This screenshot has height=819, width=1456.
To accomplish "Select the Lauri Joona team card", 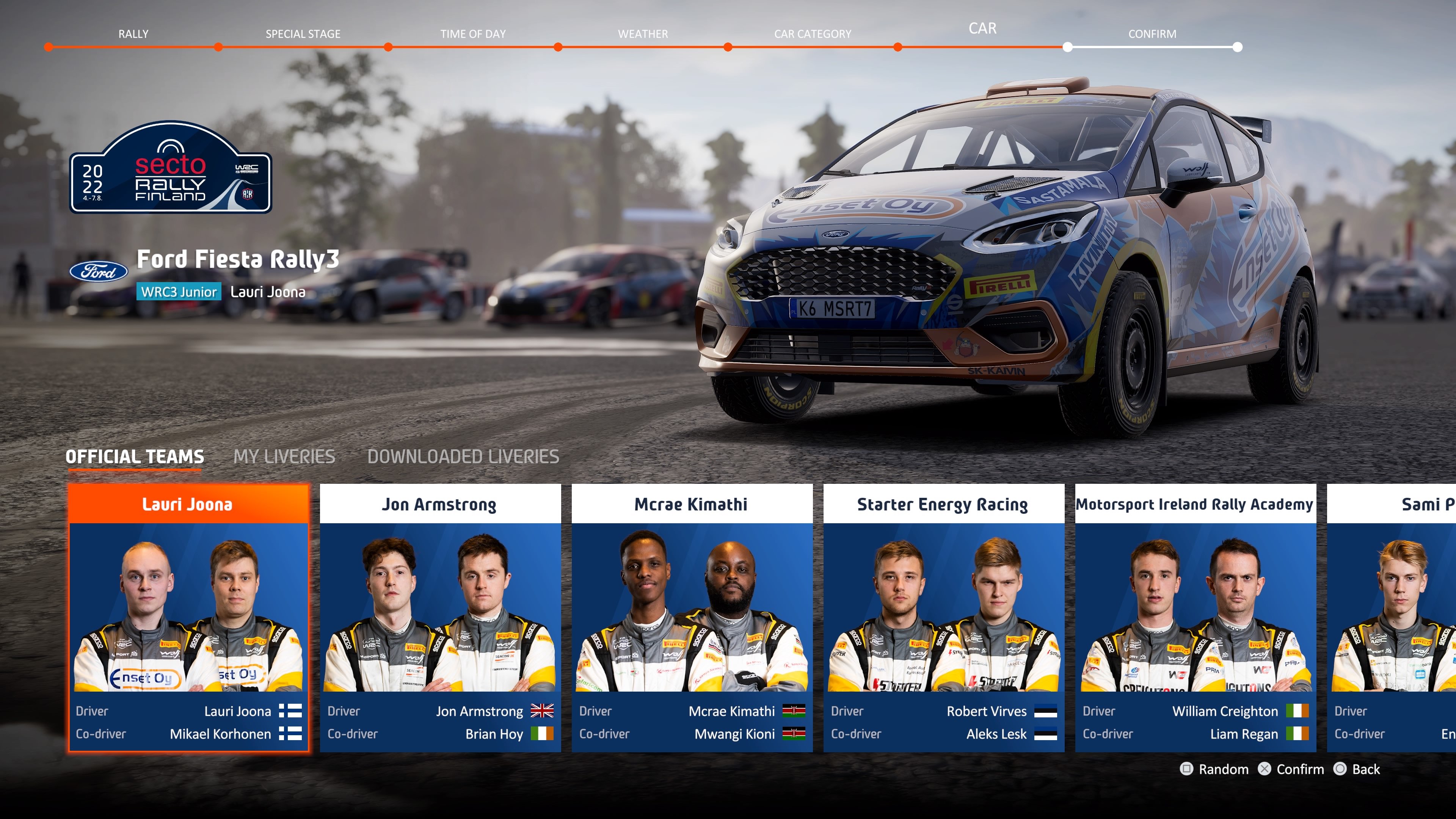I will (x=188, y=617).
